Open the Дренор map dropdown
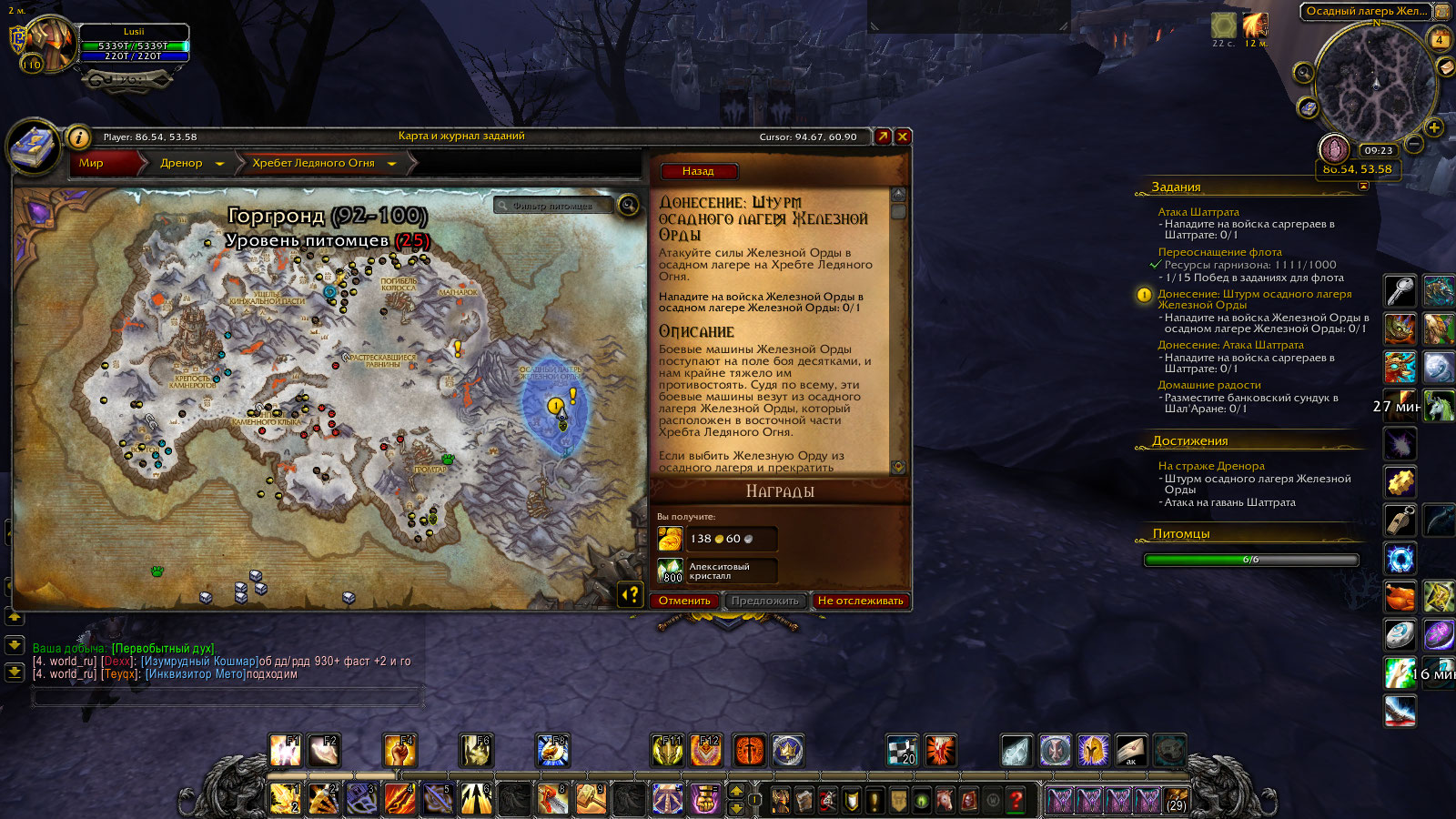This screenshot has height=819, width=1456. [219, 164]
